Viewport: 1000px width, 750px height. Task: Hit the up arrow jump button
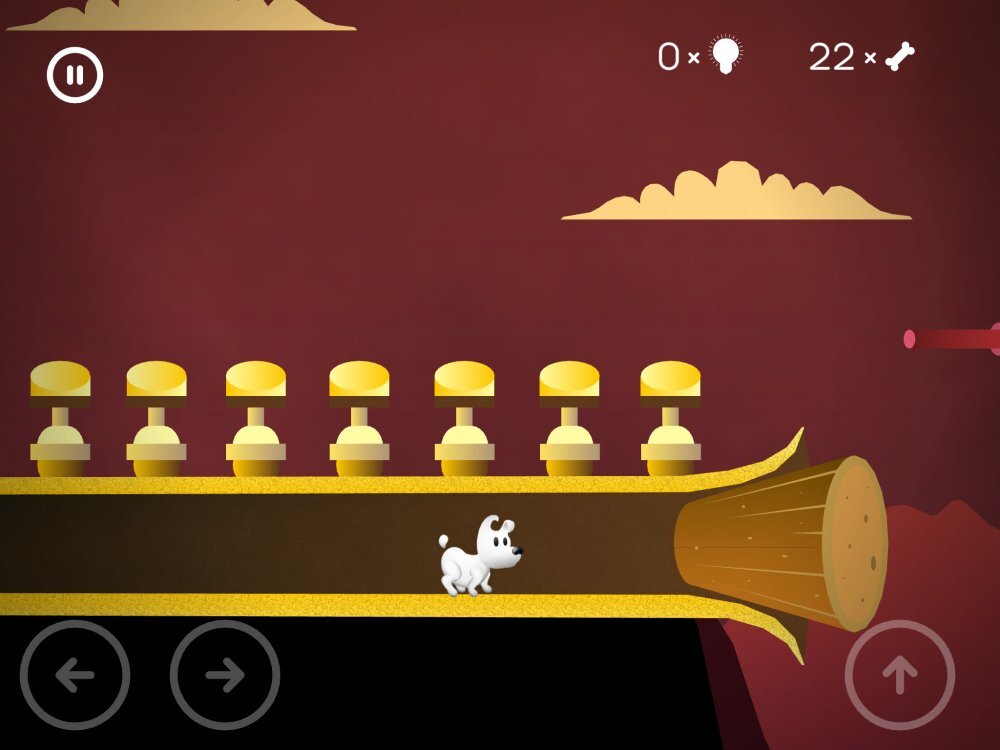pos(899,675)
